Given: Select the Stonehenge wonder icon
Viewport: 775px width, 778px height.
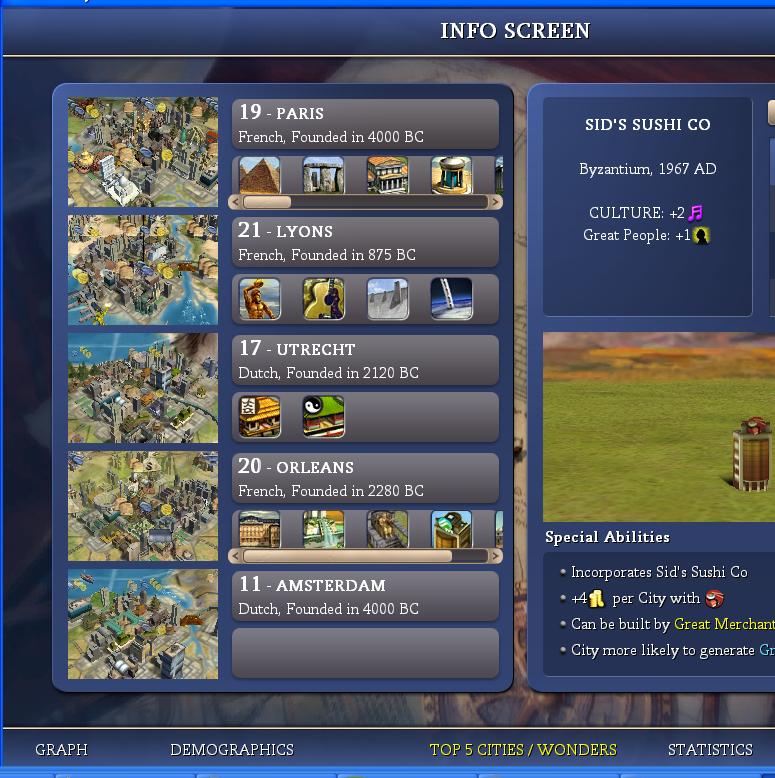Looking at the screenshot, I should [324, 175].
